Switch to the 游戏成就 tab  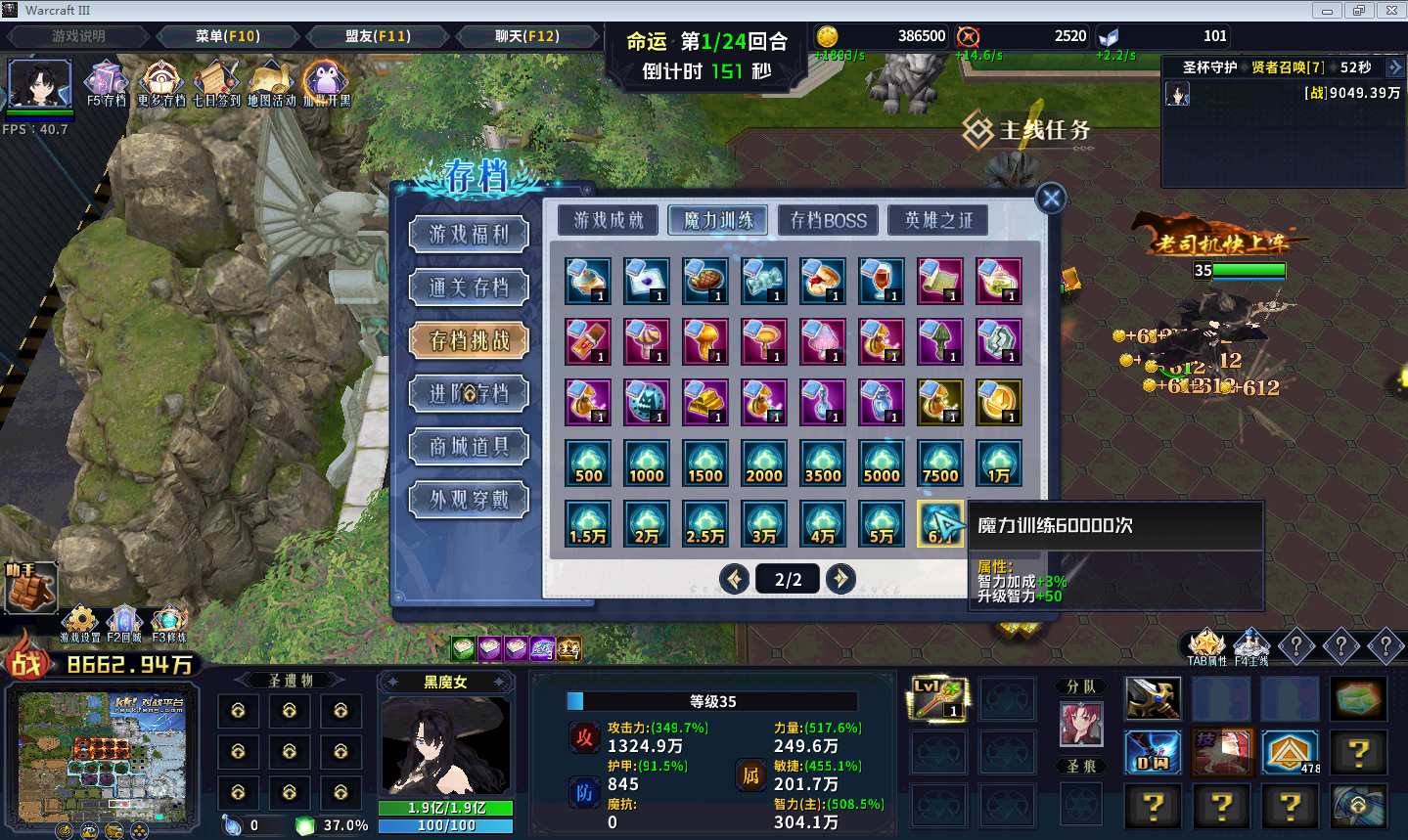tap(609, 220)
